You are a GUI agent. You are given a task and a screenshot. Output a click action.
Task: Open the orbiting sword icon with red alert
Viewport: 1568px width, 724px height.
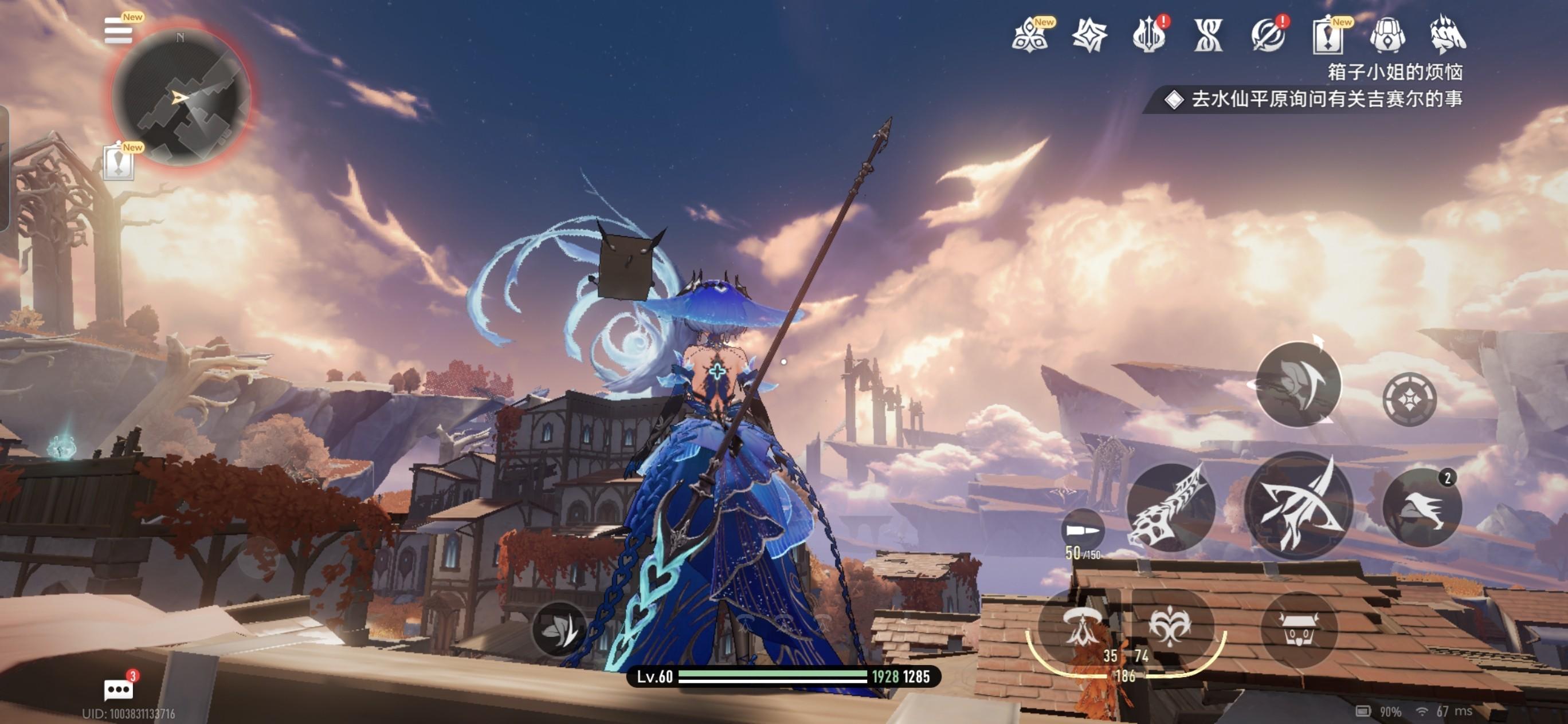(x=1268, y=36)
